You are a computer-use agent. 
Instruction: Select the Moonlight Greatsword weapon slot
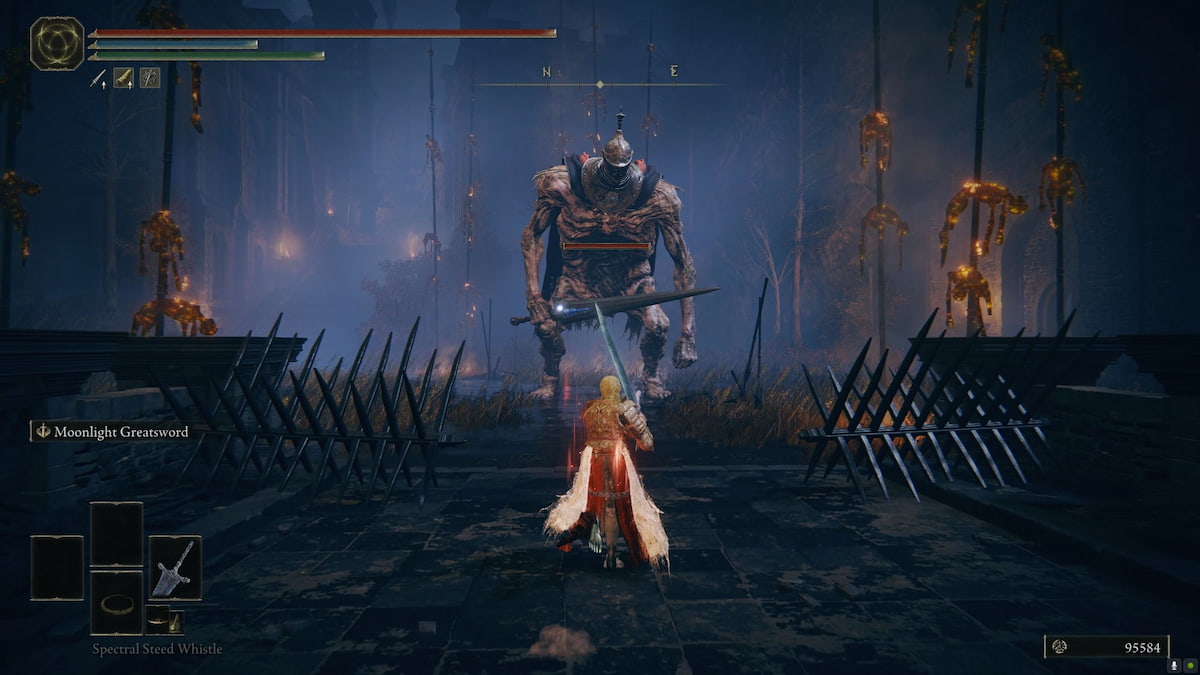[175, 567]
